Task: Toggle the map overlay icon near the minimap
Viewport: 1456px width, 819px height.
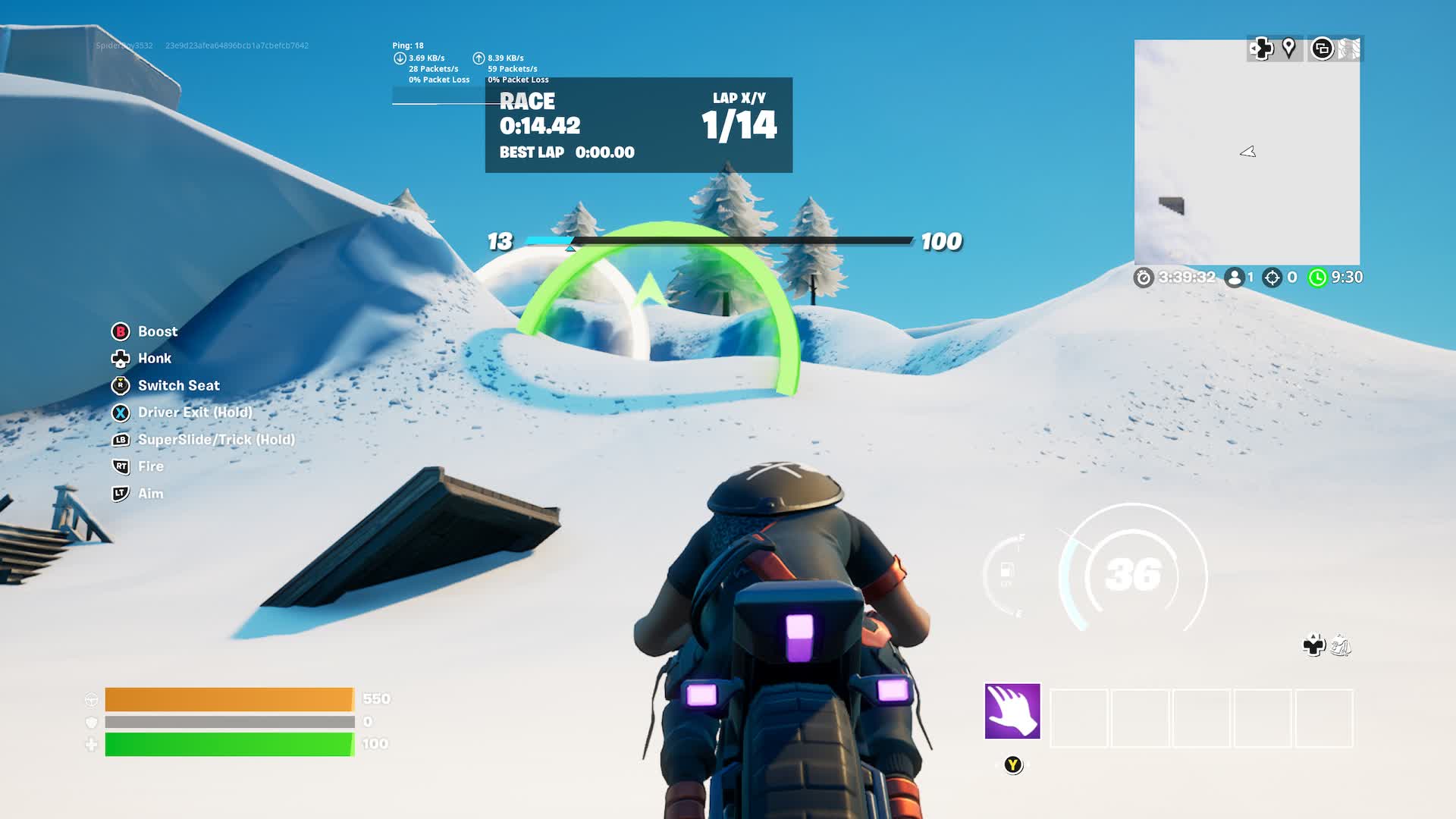Action: [1323, 48]
